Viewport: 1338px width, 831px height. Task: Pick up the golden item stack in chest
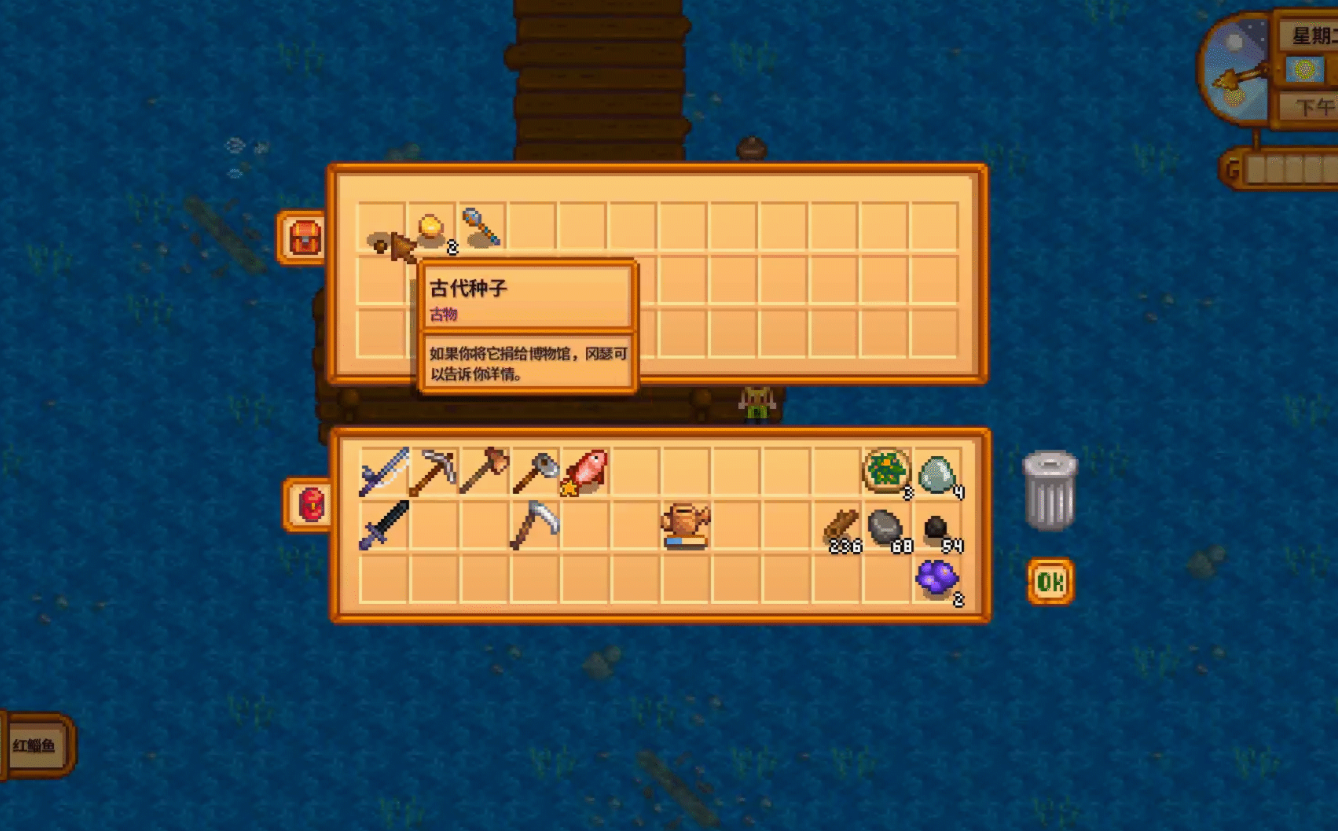click(x=432, y=229)
